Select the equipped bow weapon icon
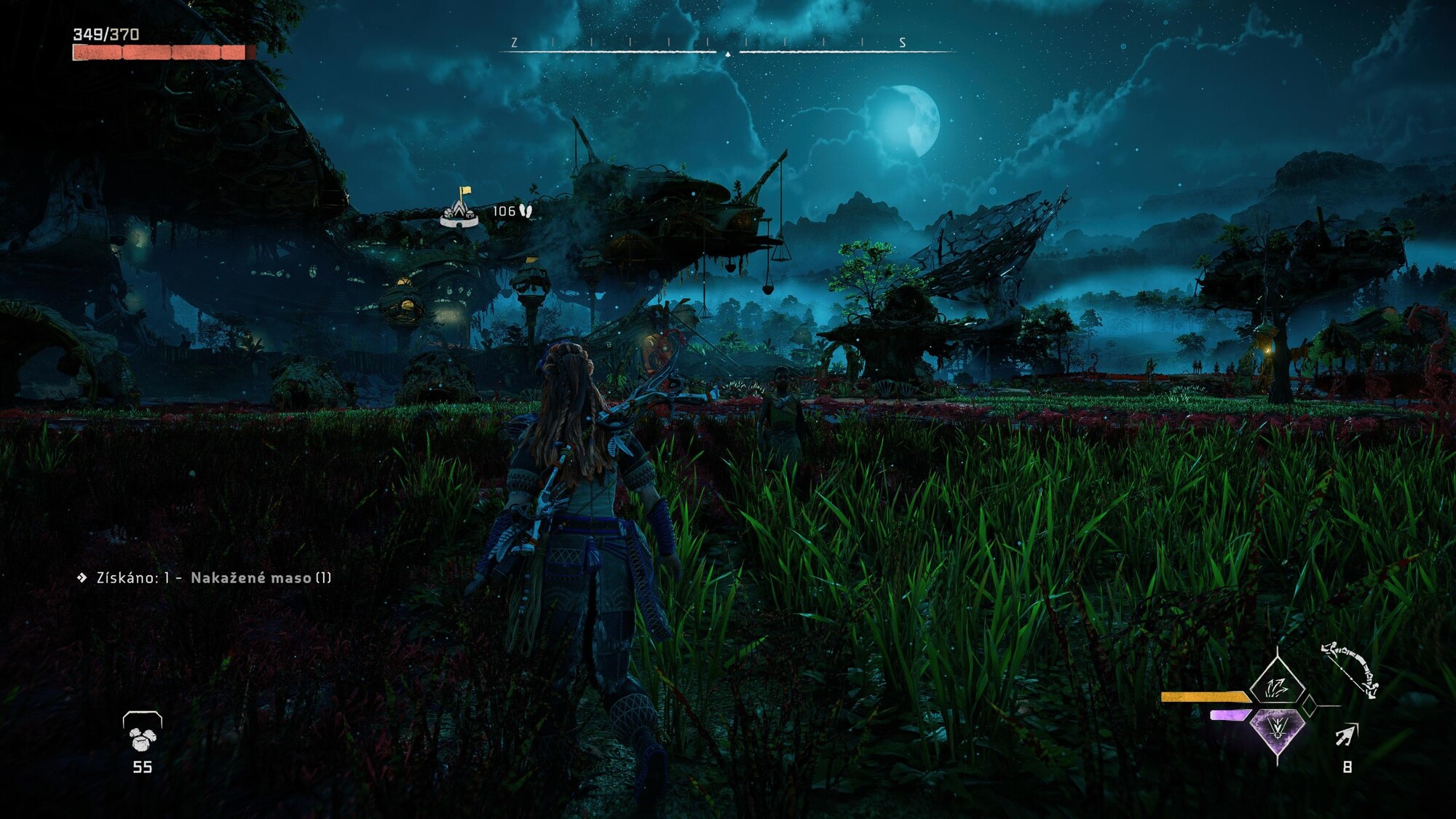Screen dimensions: 1456x819 coord(1350,668)
